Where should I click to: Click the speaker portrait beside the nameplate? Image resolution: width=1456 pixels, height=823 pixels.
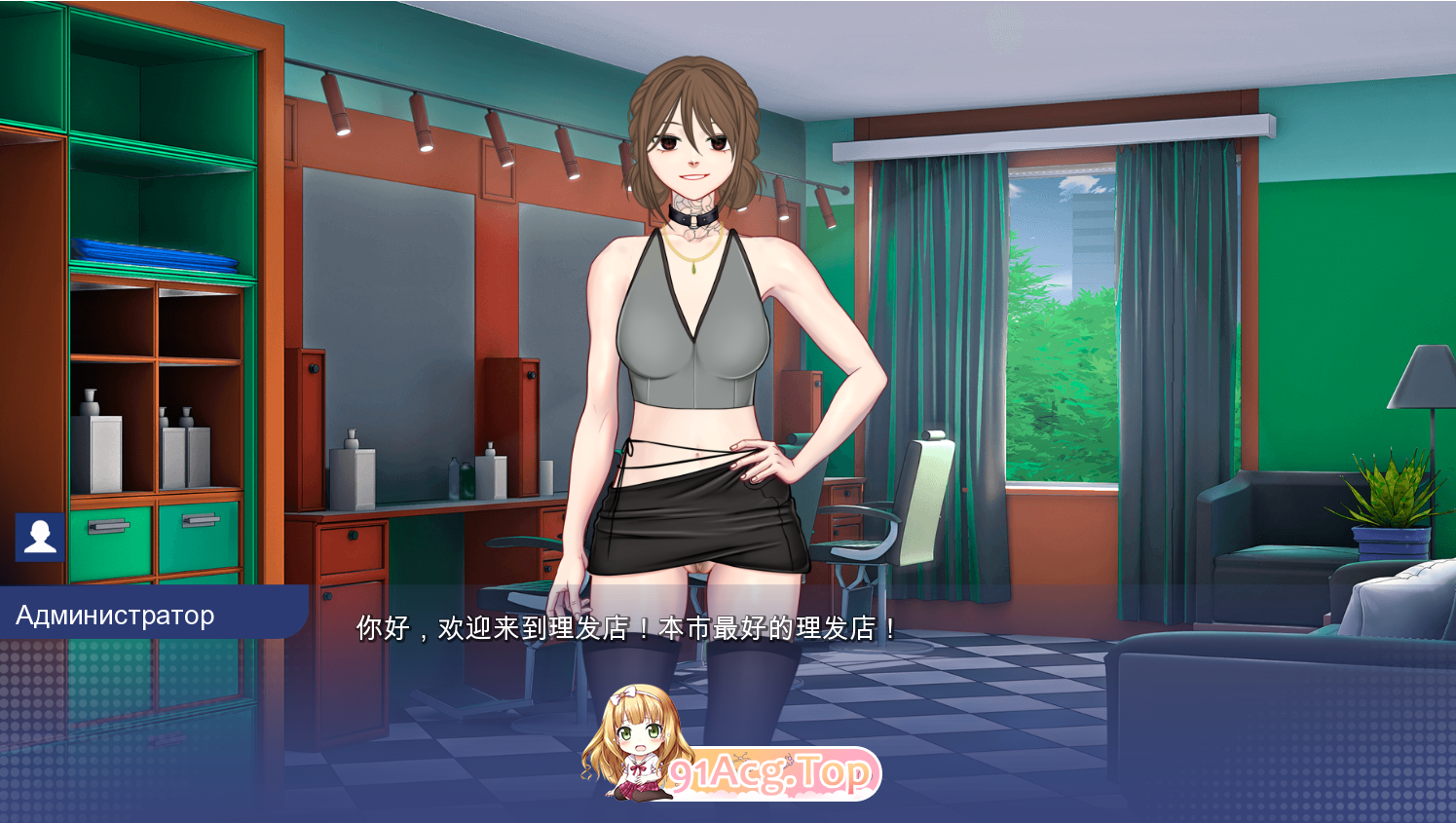coord(38,535)
